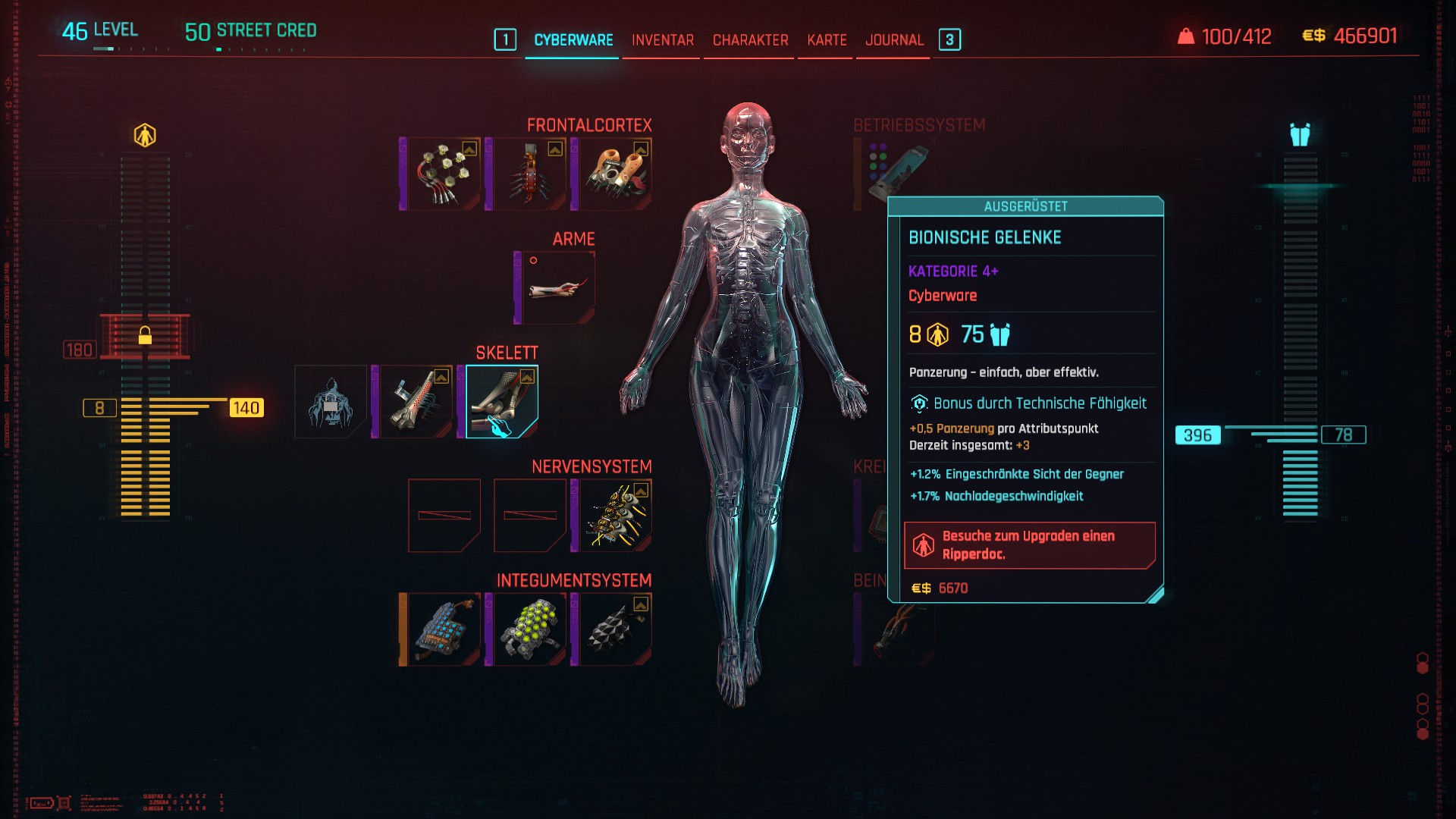
Task: Pick the yellow-green dotted Integumentsystem implant
Action: [x=530, y=629]
